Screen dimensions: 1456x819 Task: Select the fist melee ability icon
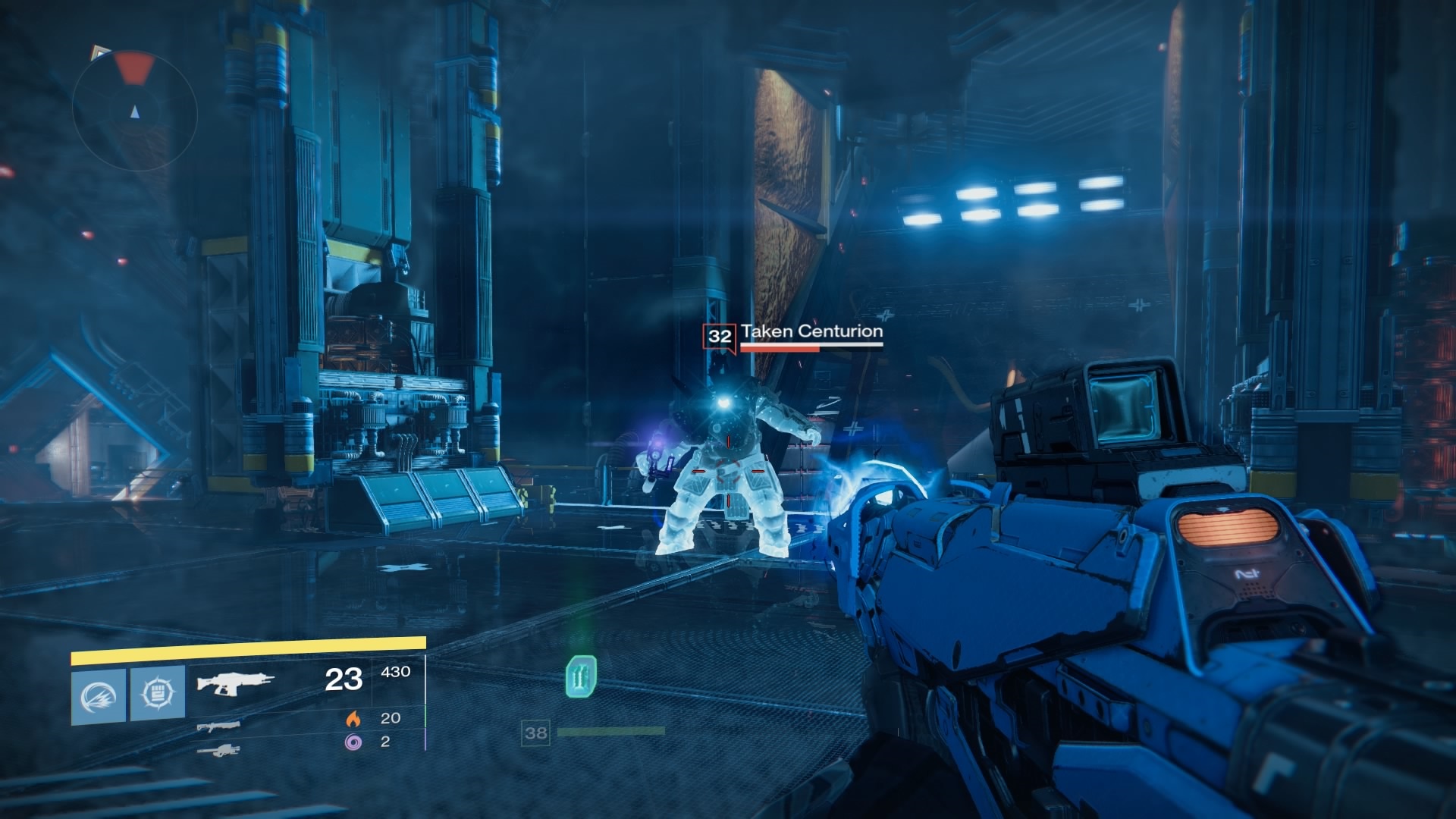point(158,693)
